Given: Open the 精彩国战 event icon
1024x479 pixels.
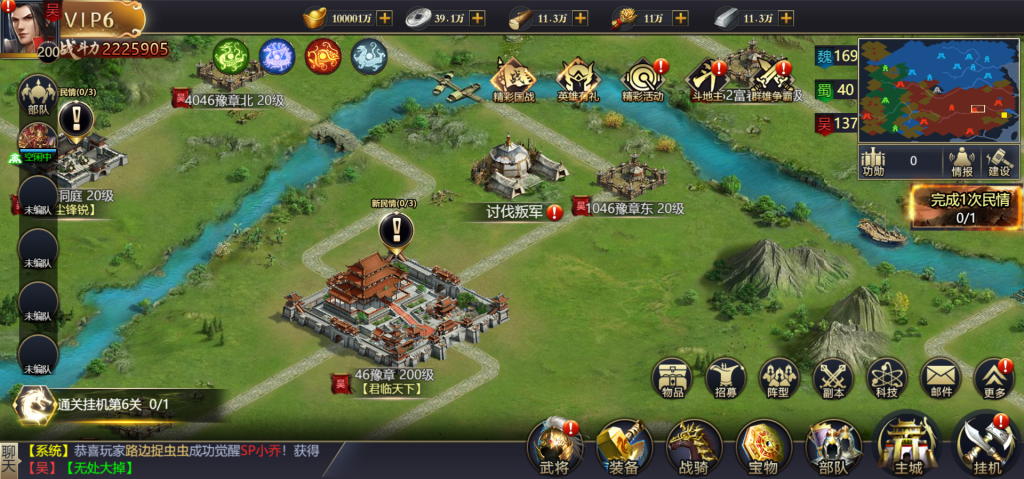Looking at the screenshot, I should pos(514,78).
